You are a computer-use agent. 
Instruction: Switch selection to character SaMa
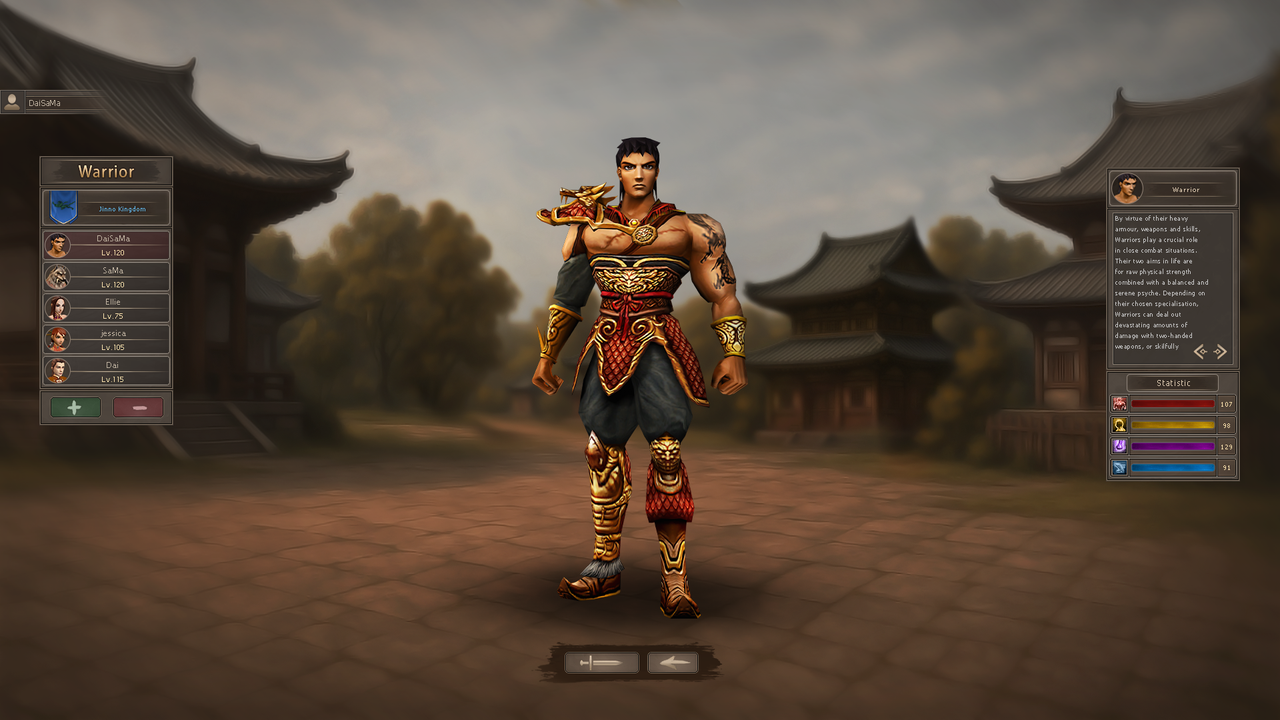[105, 276]
